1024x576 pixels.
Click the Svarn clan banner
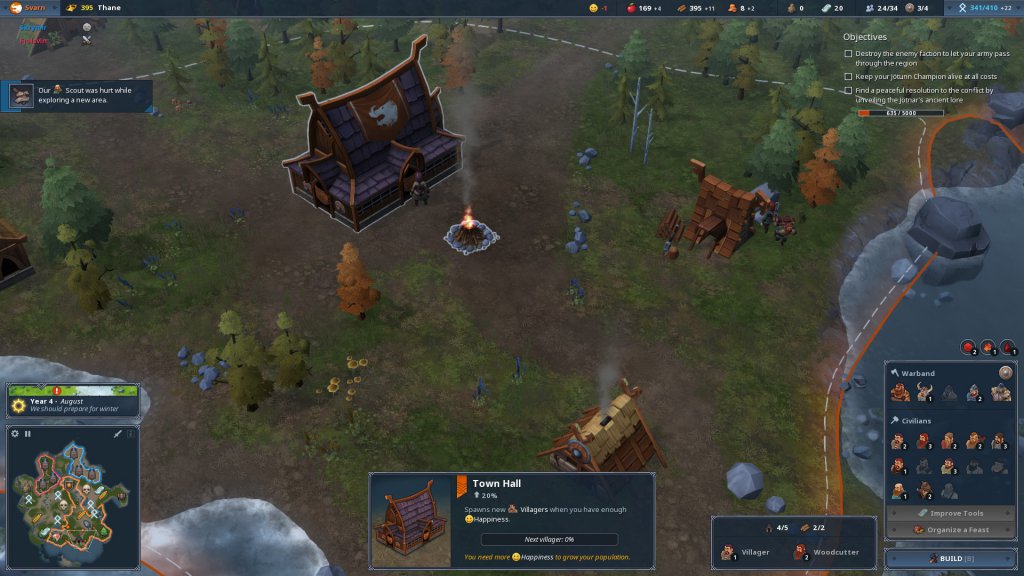click(29, 8)
